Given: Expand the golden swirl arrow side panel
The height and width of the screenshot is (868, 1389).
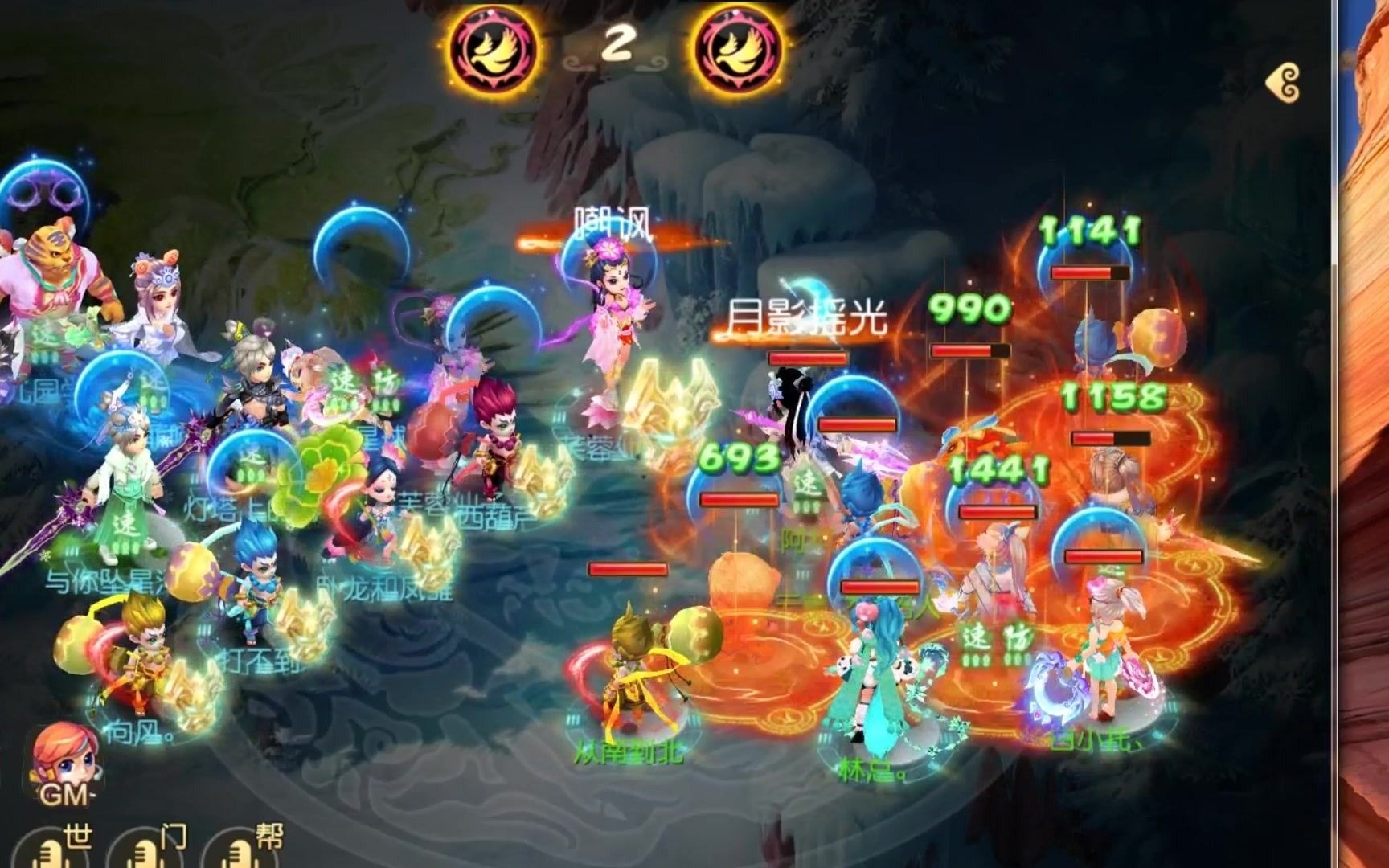Looking at the screenshot, I should click(1284, 83).
